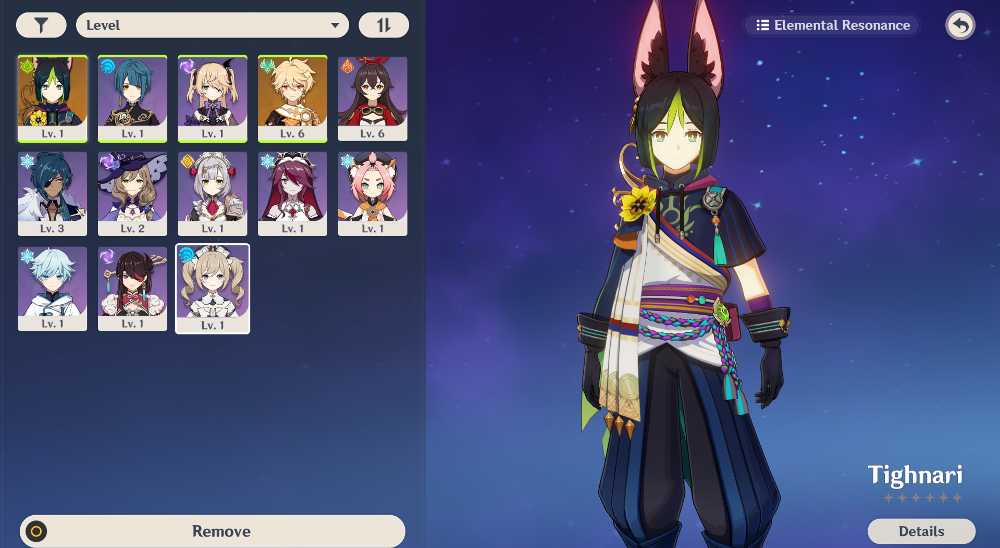Remove the selected character from party
The width and height of the screenshot is (1000, 548).
click(212, 531)
